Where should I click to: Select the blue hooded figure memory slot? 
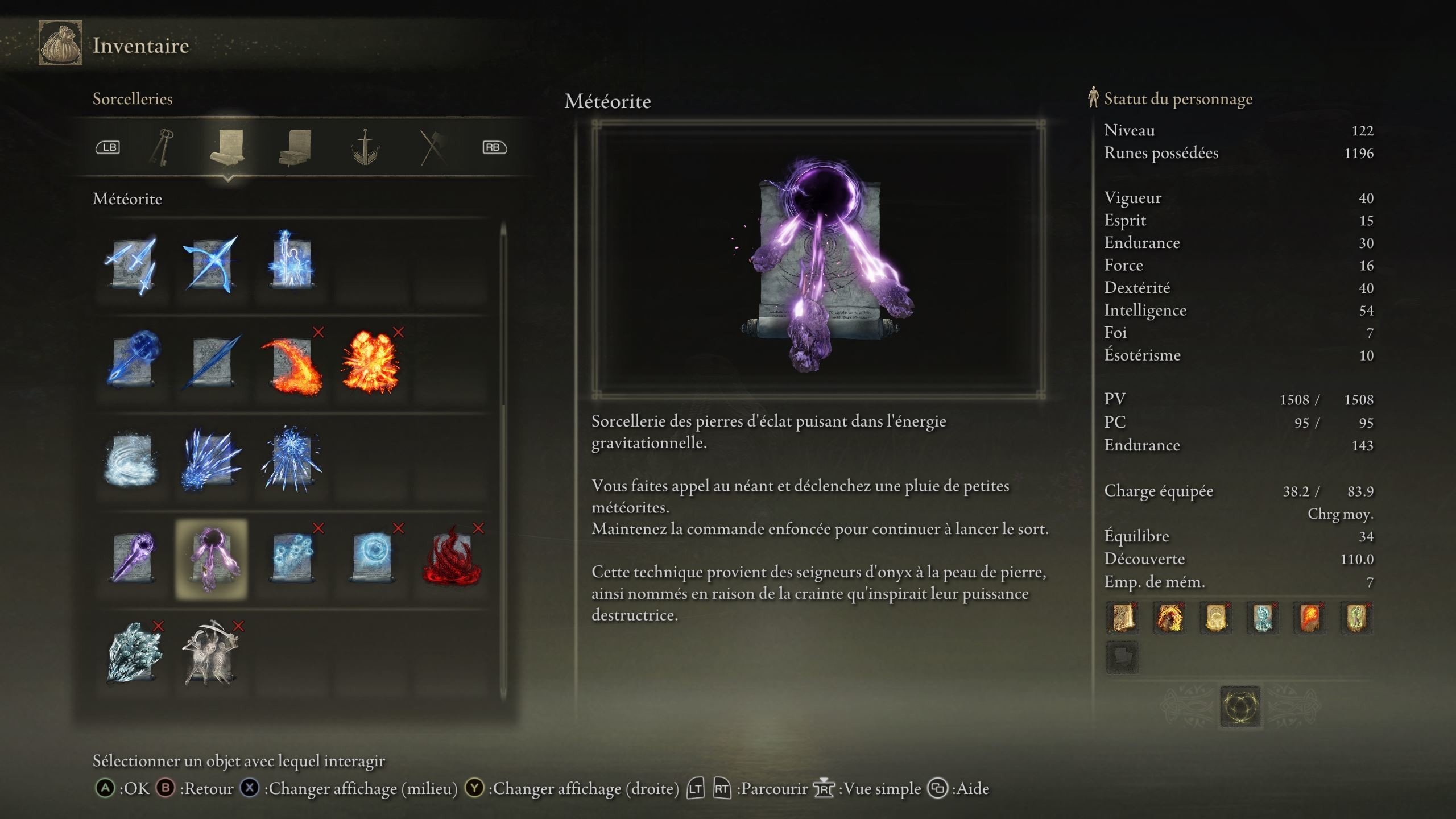pyautogui.click(x=1263, y=618)
